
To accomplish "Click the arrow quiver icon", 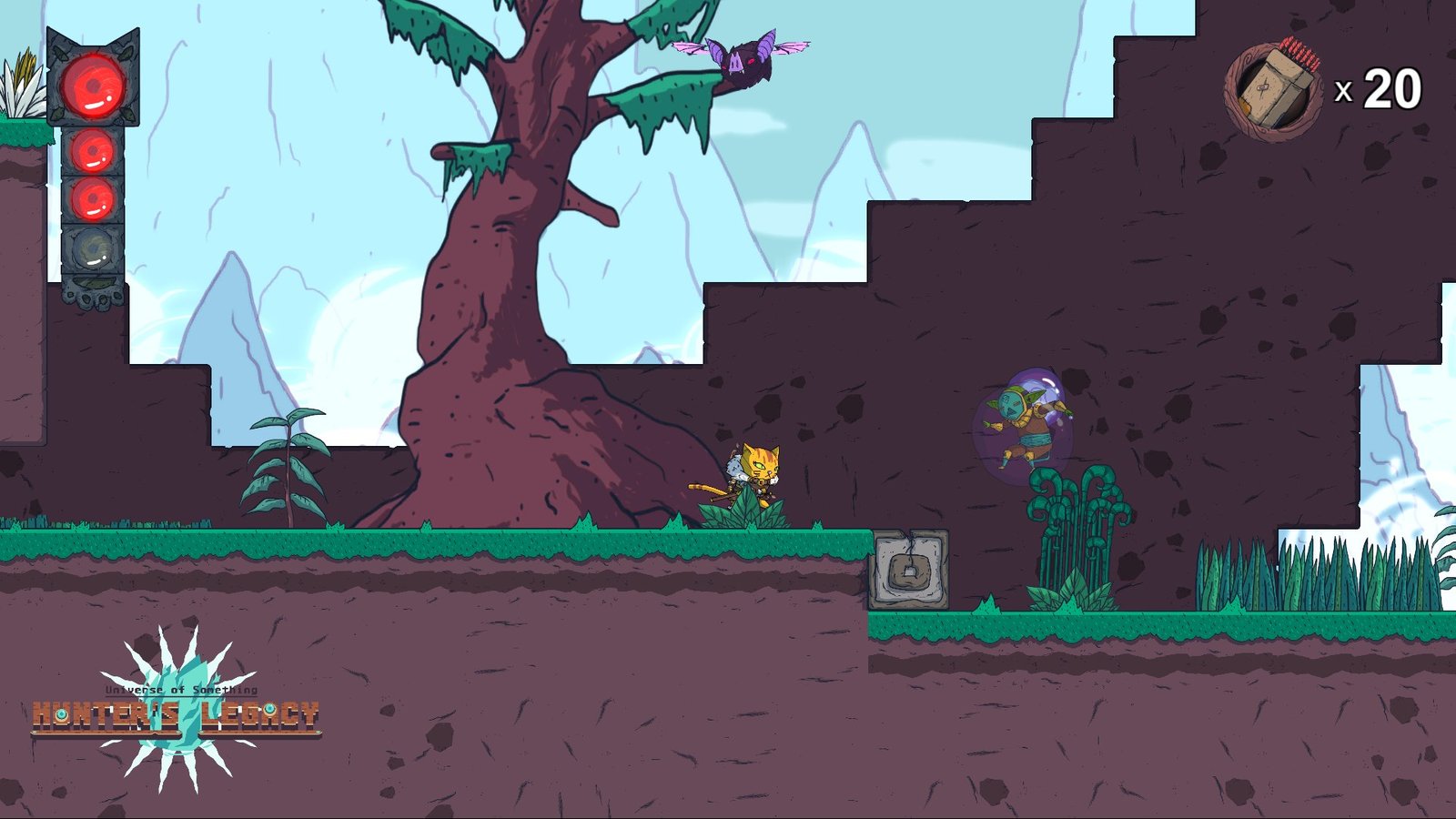I will click(1274, 91).
